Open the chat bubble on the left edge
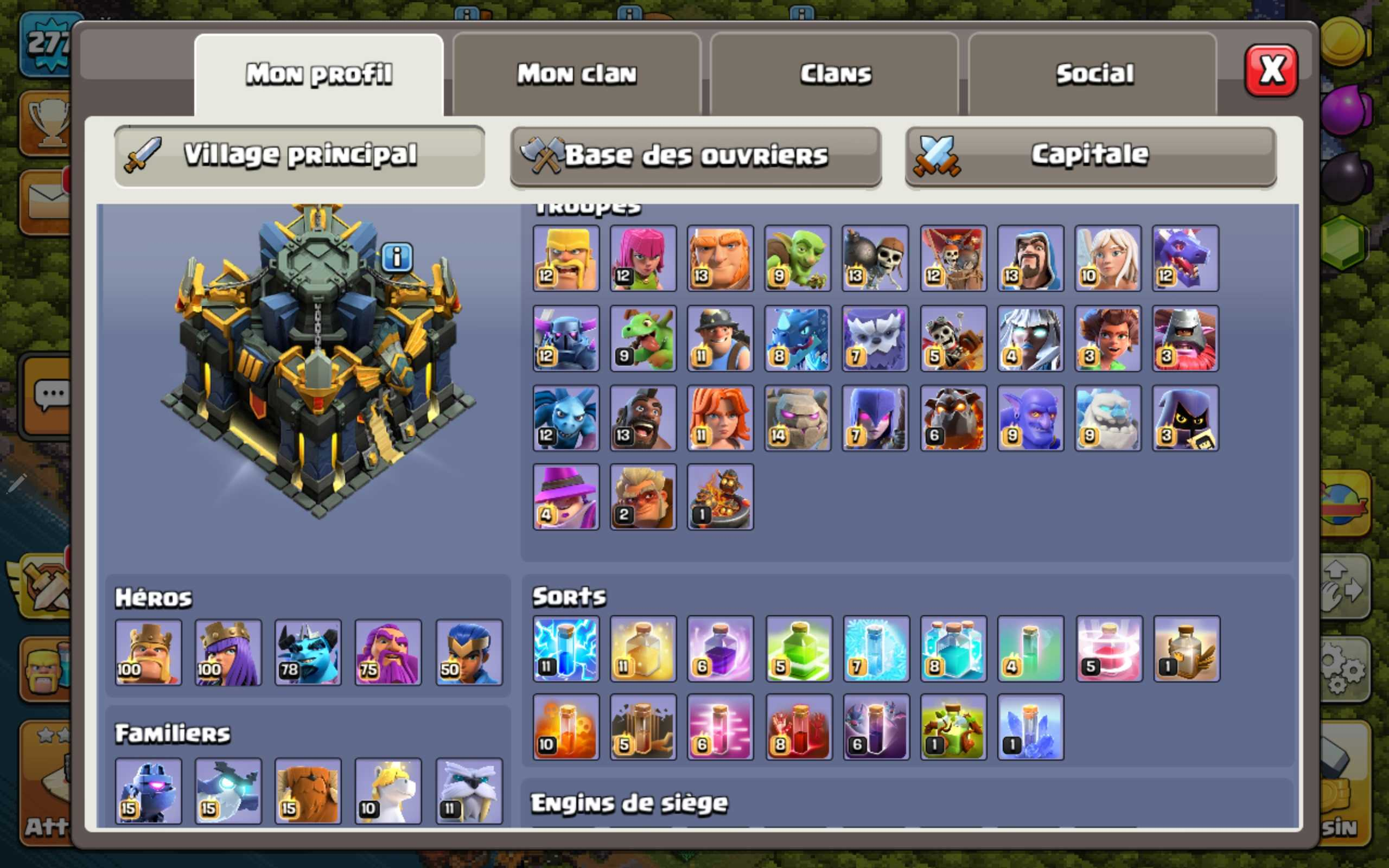This screenshot has width=1389, height=868. (50, 393)
